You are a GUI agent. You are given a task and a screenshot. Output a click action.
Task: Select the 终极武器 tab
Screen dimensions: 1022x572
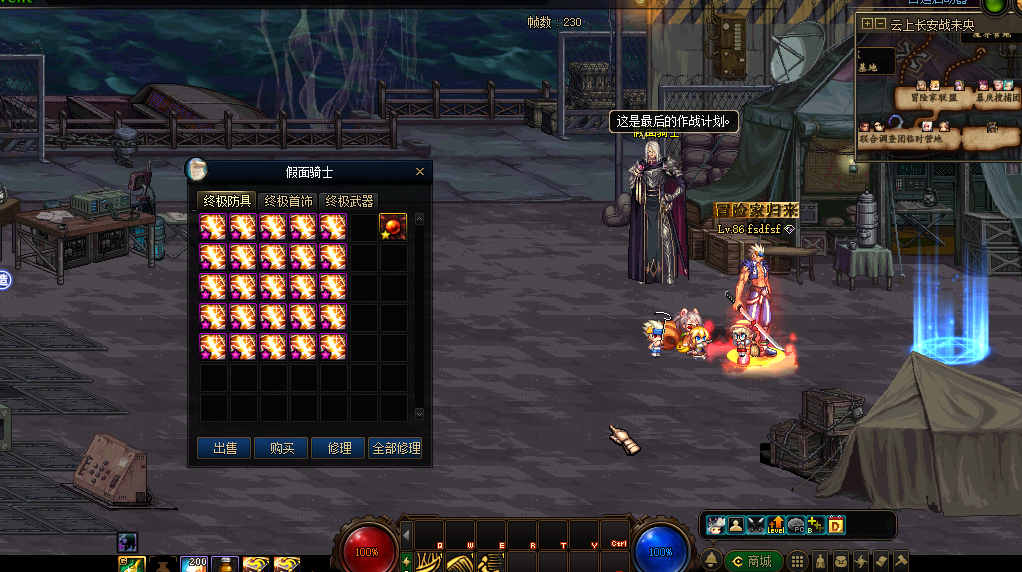point(349,201)
